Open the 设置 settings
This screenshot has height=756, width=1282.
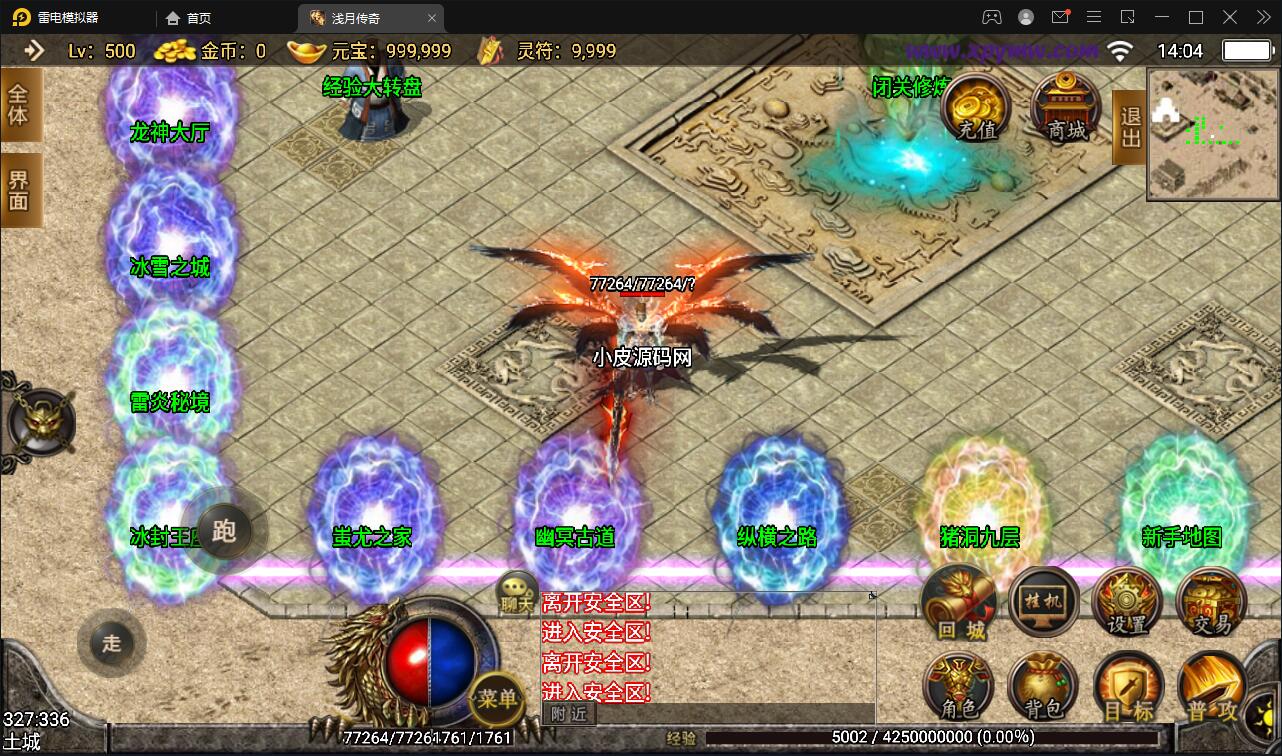[1127, 603]
